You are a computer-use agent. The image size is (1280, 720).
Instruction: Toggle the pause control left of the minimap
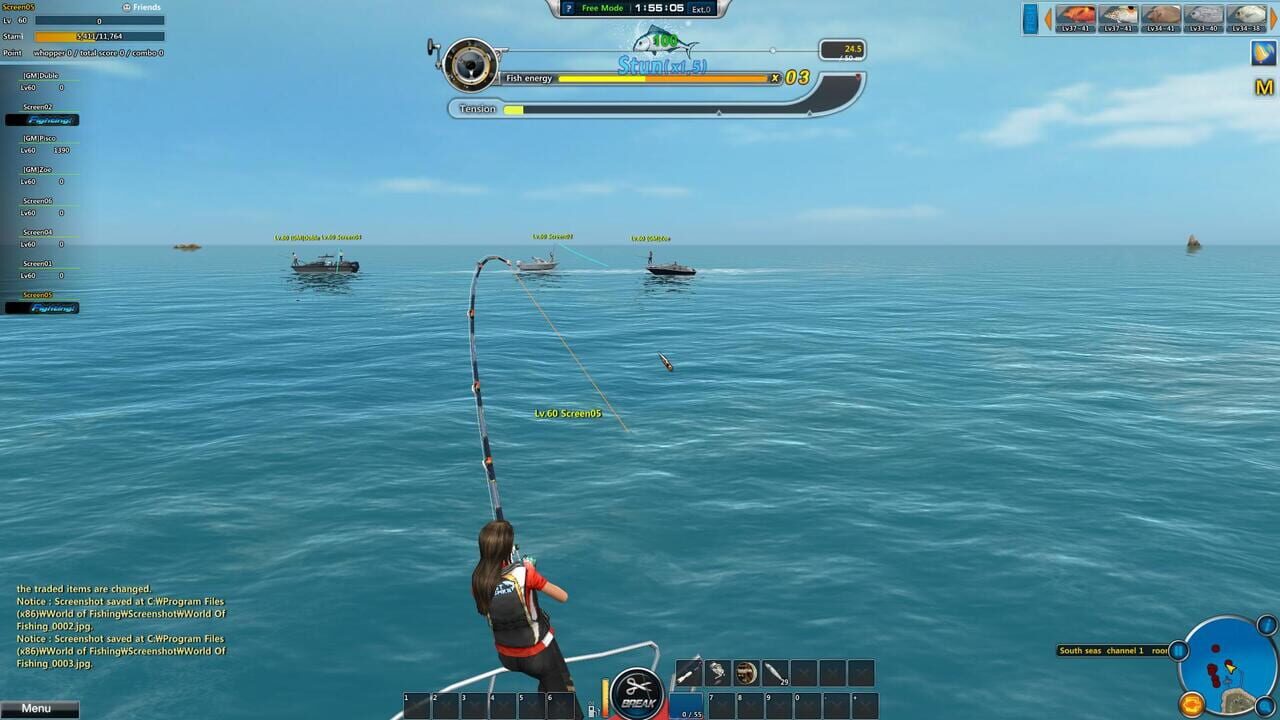click(1177, 650)
